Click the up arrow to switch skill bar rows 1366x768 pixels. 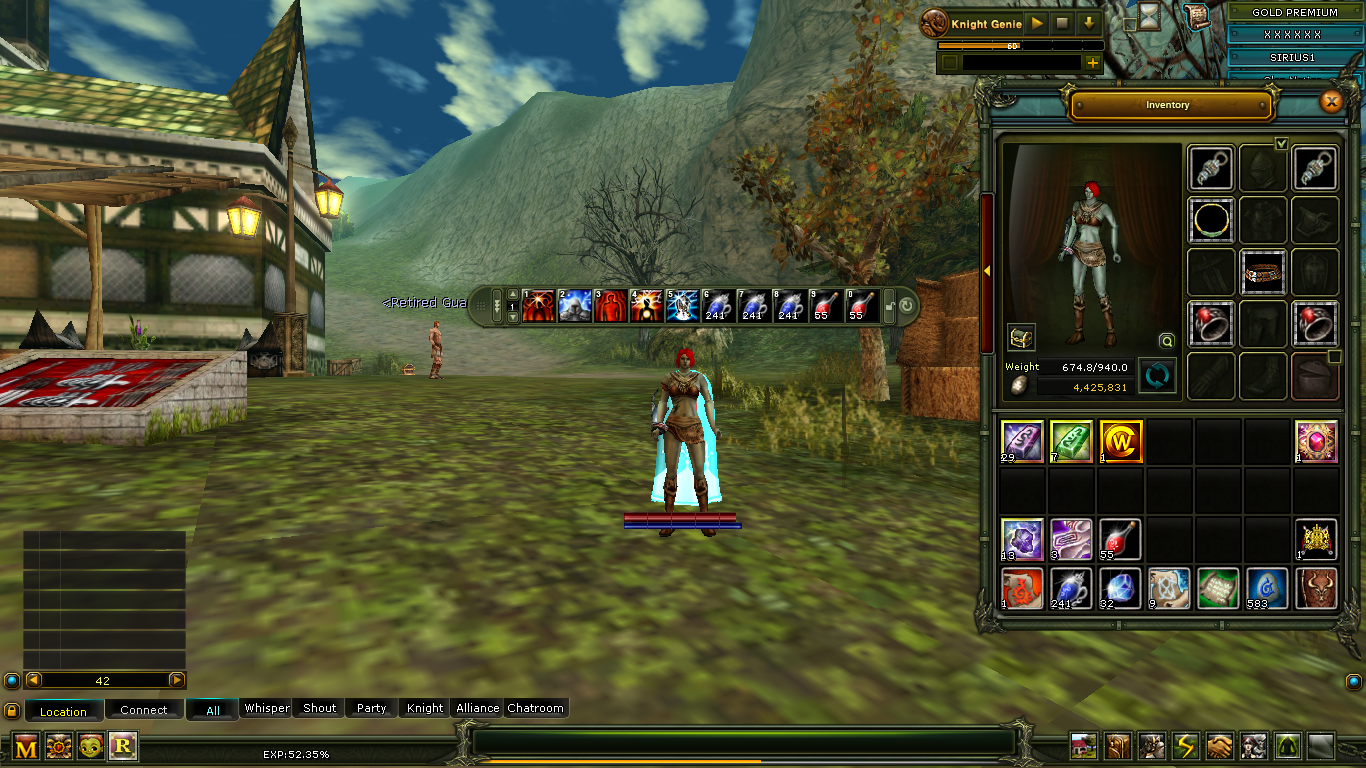513,294
